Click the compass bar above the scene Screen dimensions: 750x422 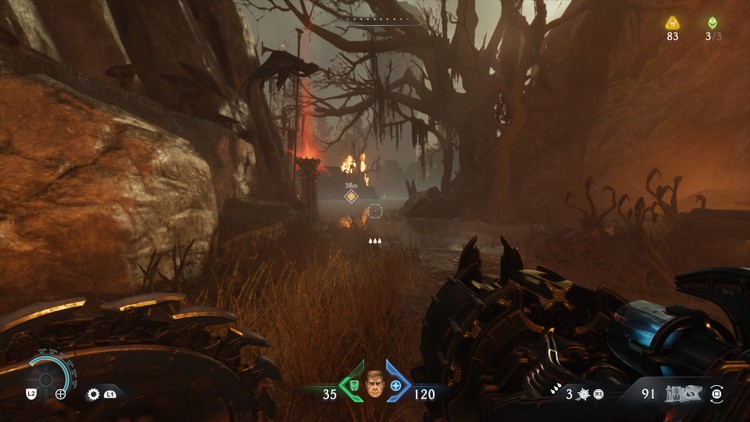coord(374,19)
